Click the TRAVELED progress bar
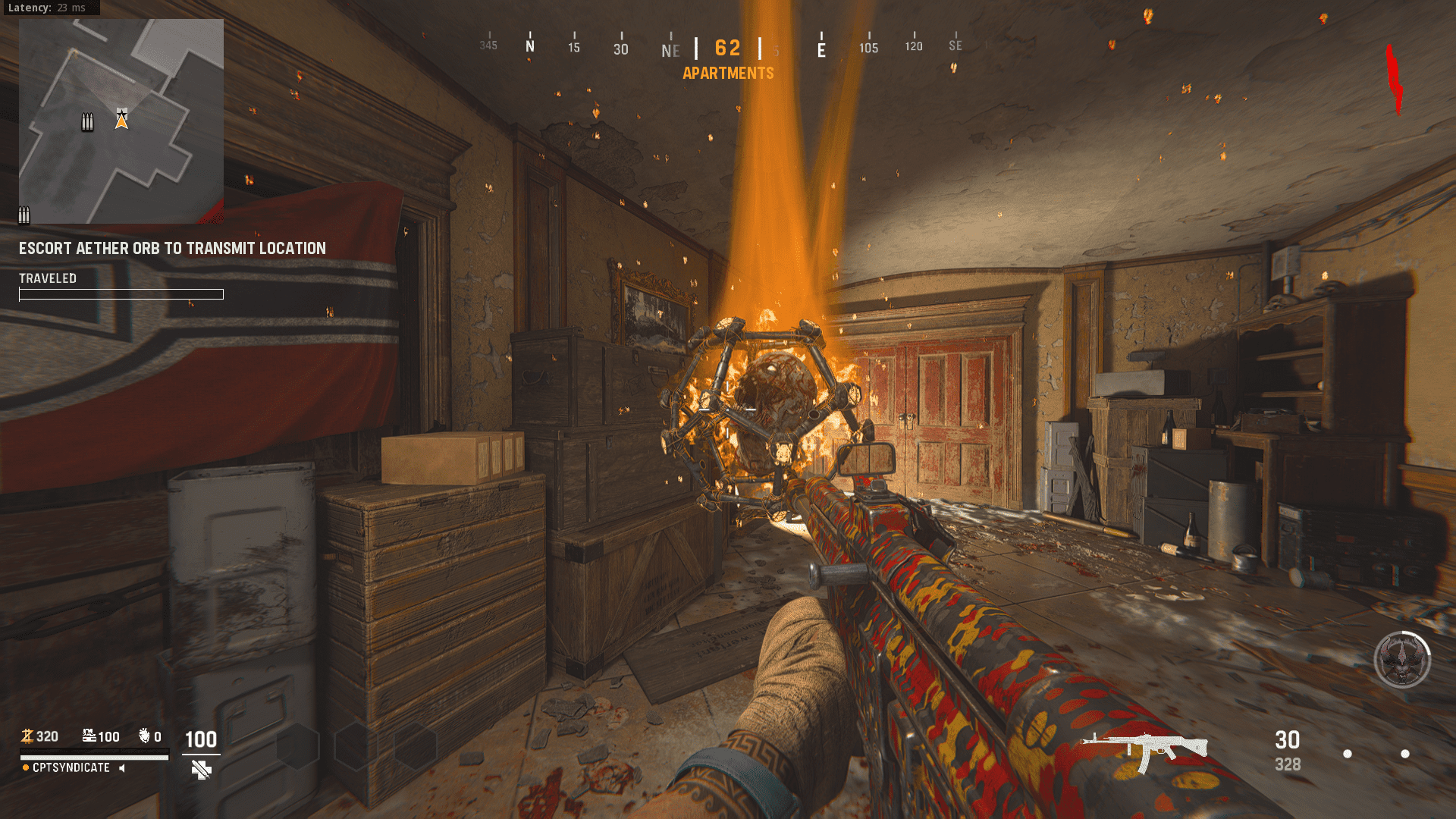 (x=121, y=294)
